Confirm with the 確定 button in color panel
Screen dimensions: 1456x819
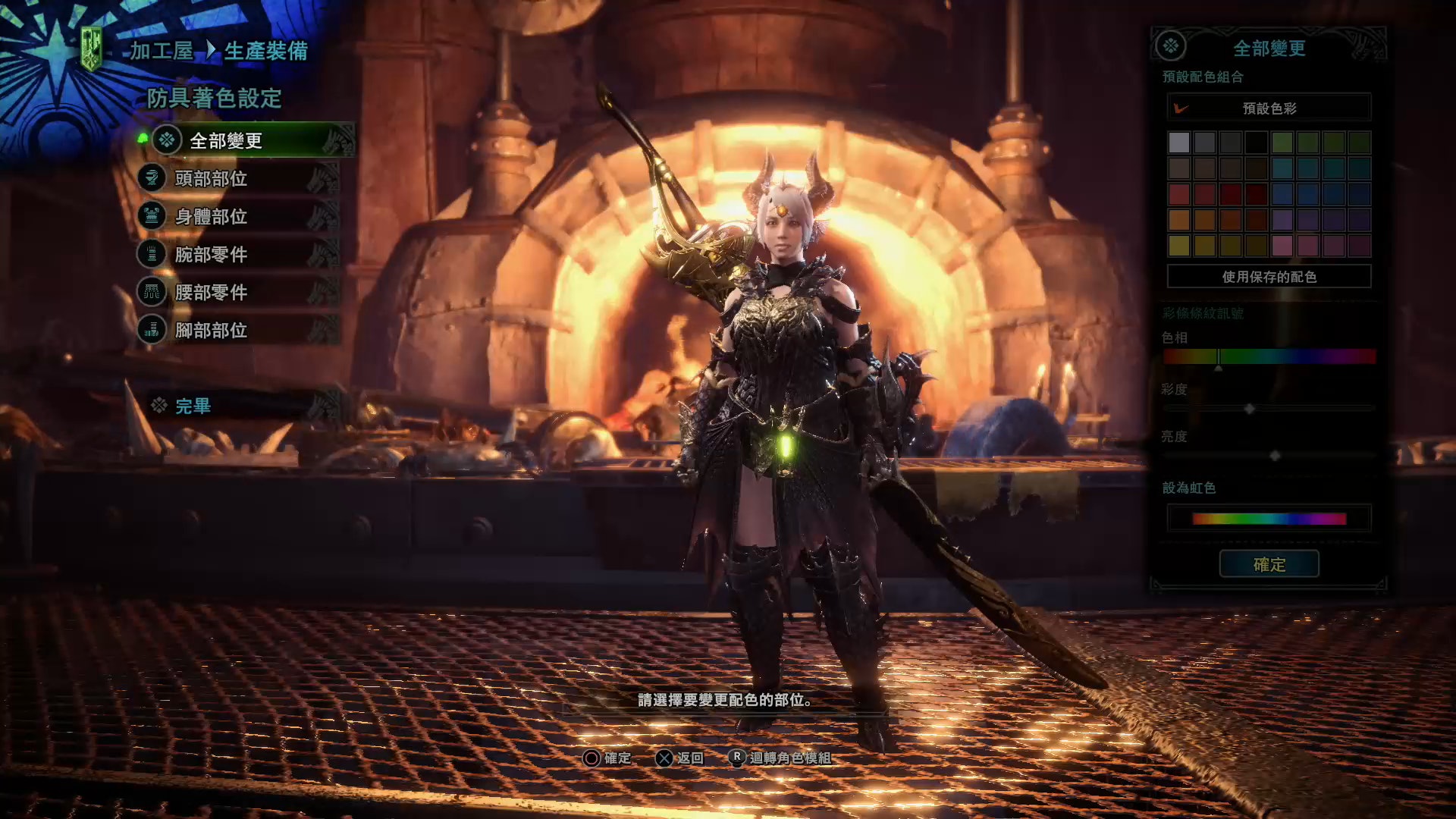[1269, 564]
